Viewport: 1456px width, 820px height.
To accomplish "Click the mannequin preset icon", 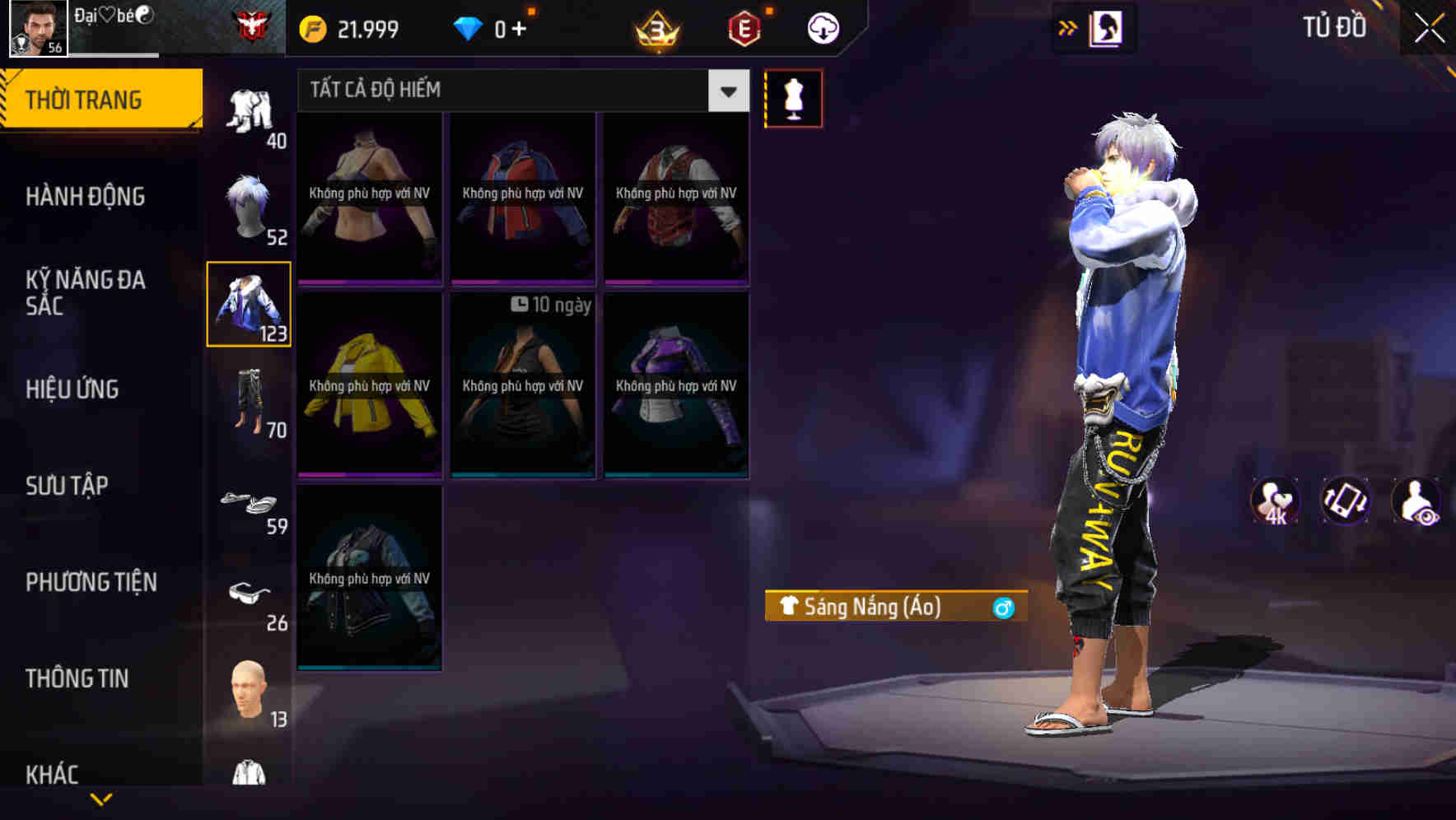I will pyautogui.click(x=794, y=97).
